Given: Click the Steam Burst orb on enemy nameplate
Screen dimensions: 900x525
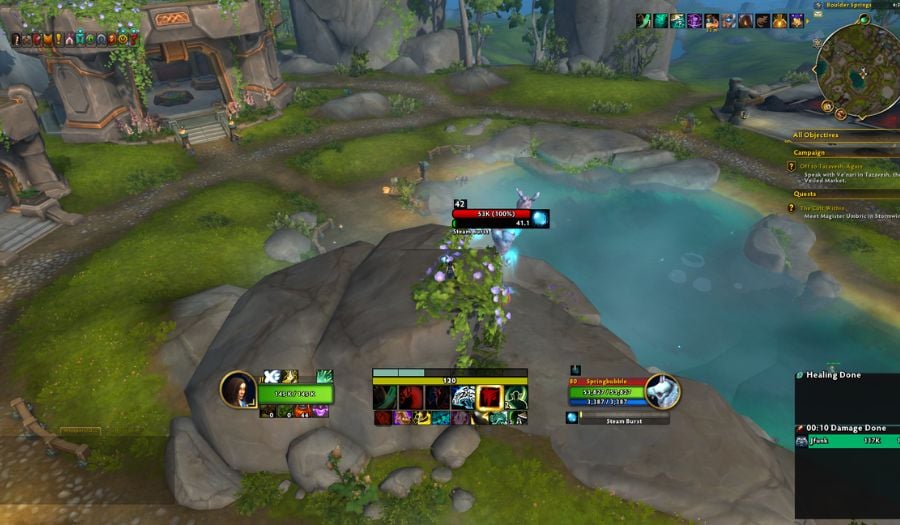Looking at the screenshot, I should click(x=540, y=217).
